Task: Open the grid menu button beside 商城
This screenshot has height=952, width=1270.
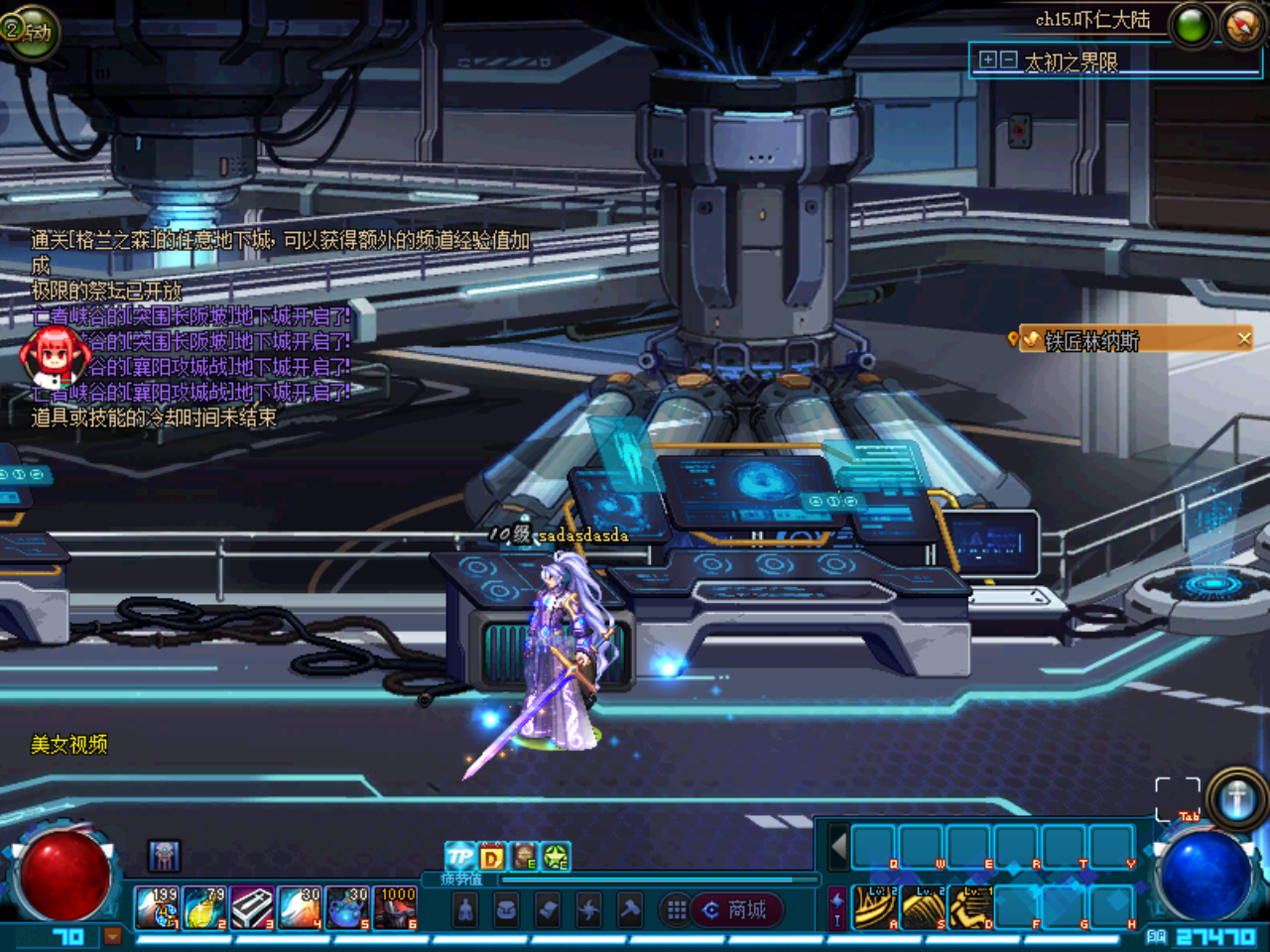Action: pos(677,909)
